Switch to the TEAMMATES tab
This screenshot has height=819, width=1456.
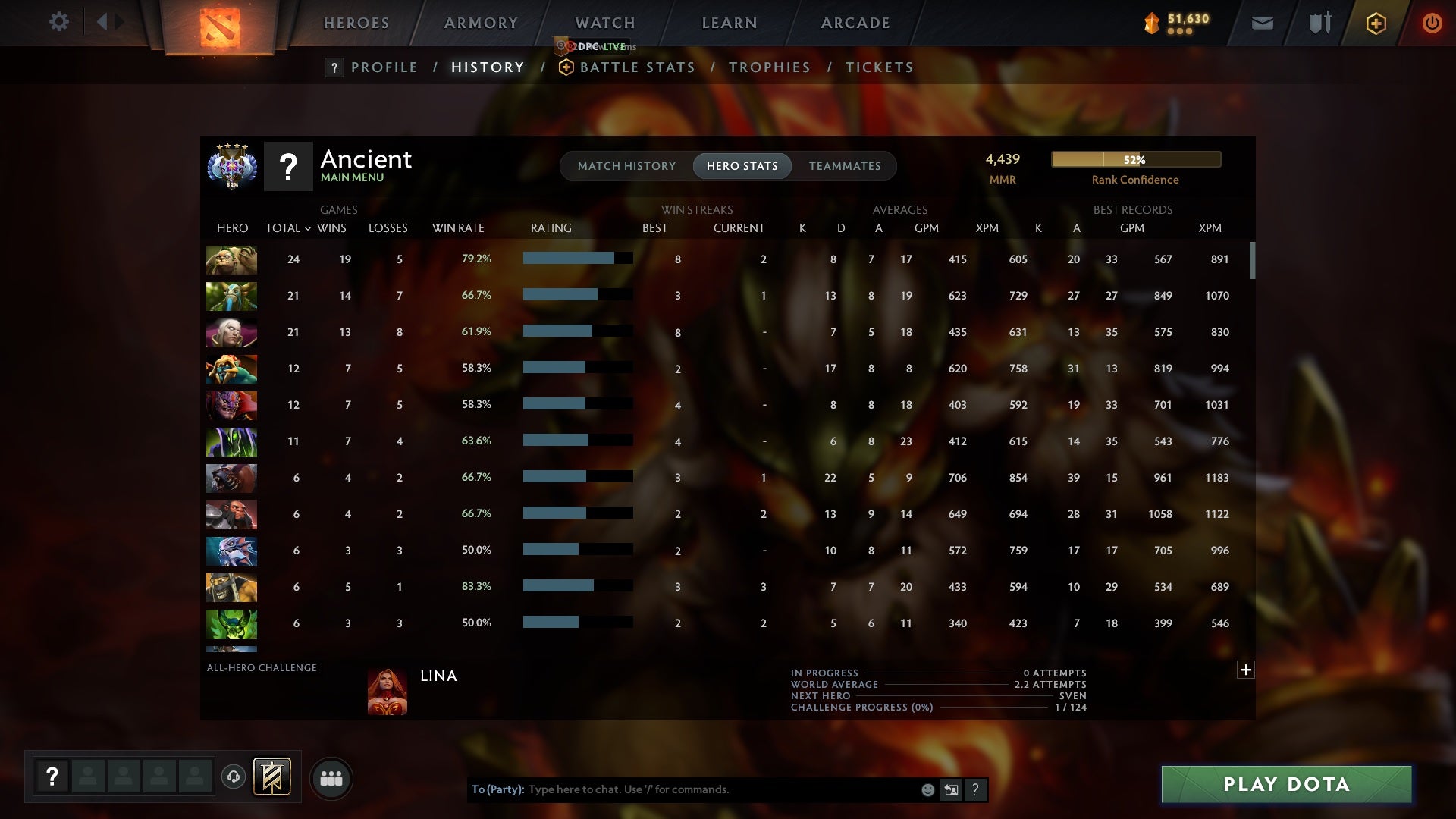click(x=844, y=166)
